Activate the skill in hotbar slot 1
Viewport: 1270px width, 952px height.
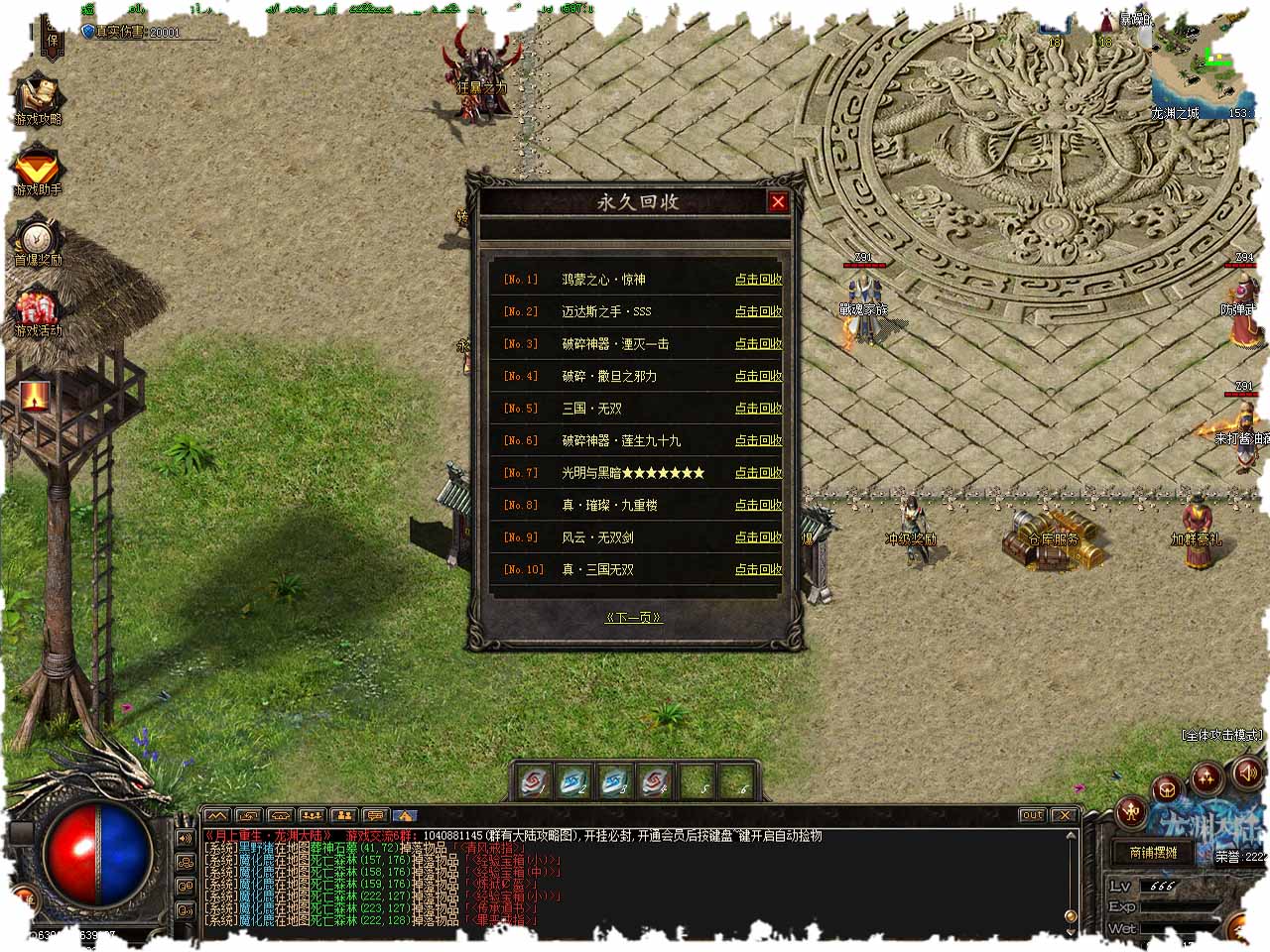click(x=534, y=782)
